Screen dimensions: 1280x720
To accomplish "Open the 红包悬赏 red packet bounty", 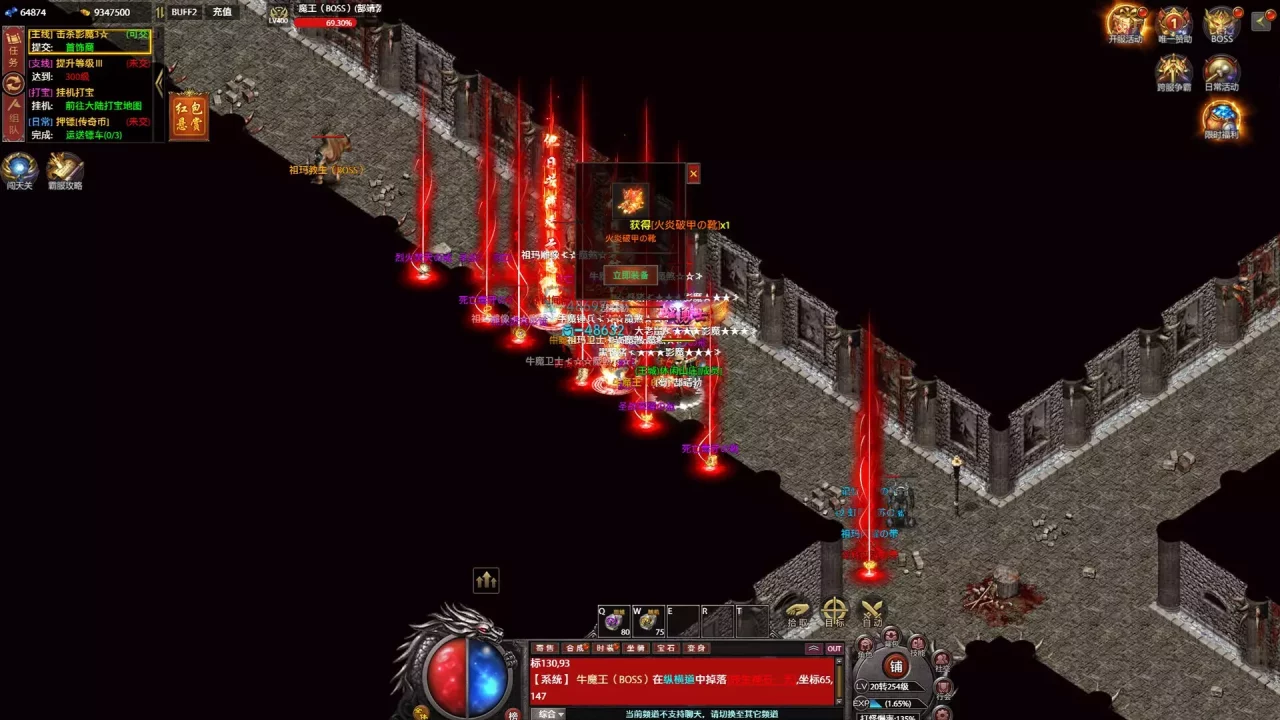I will pos(189,116).
